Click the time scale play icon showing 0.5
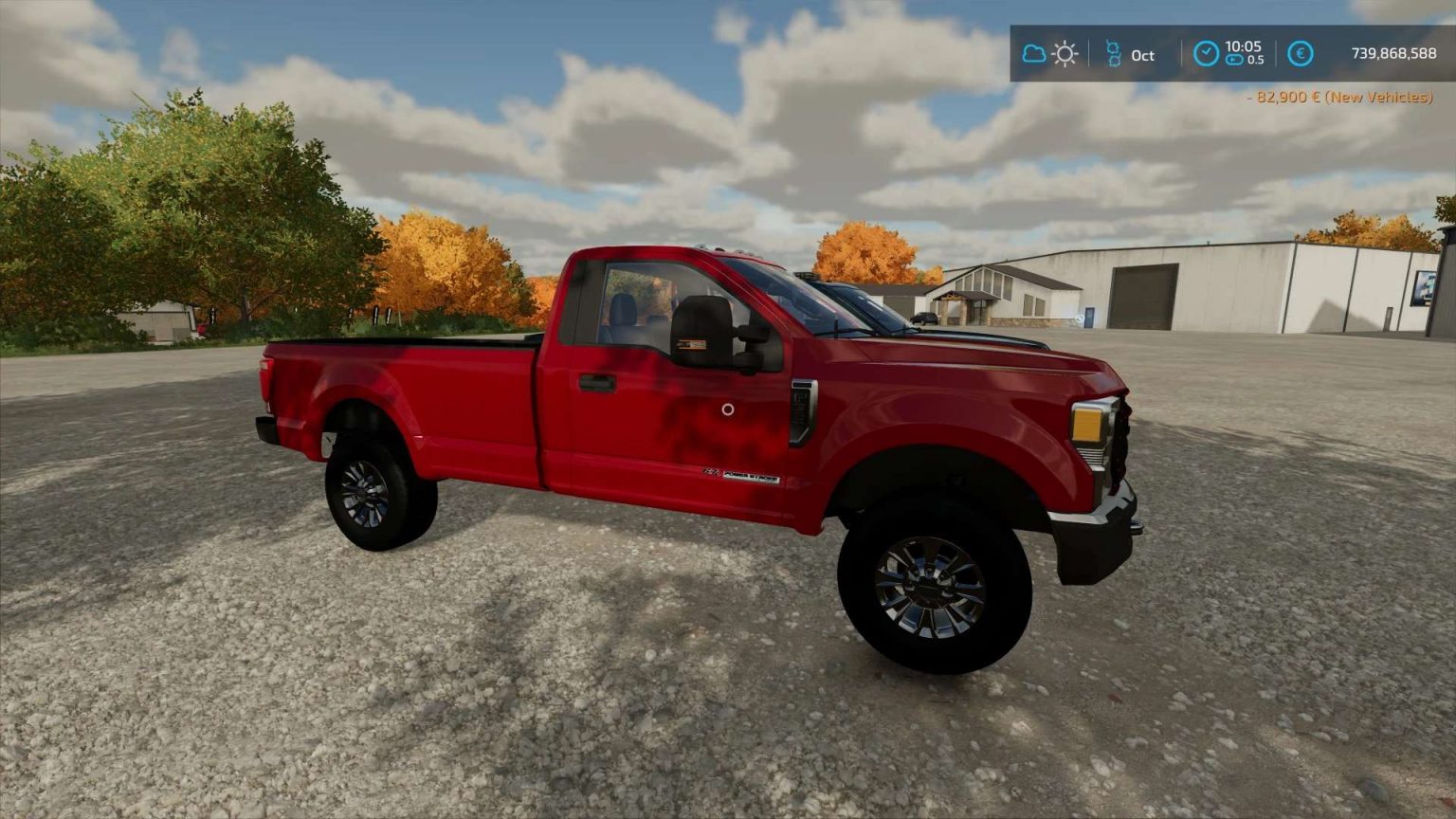The height and width of the screenshot is (819, 1456). point(1232,59)
